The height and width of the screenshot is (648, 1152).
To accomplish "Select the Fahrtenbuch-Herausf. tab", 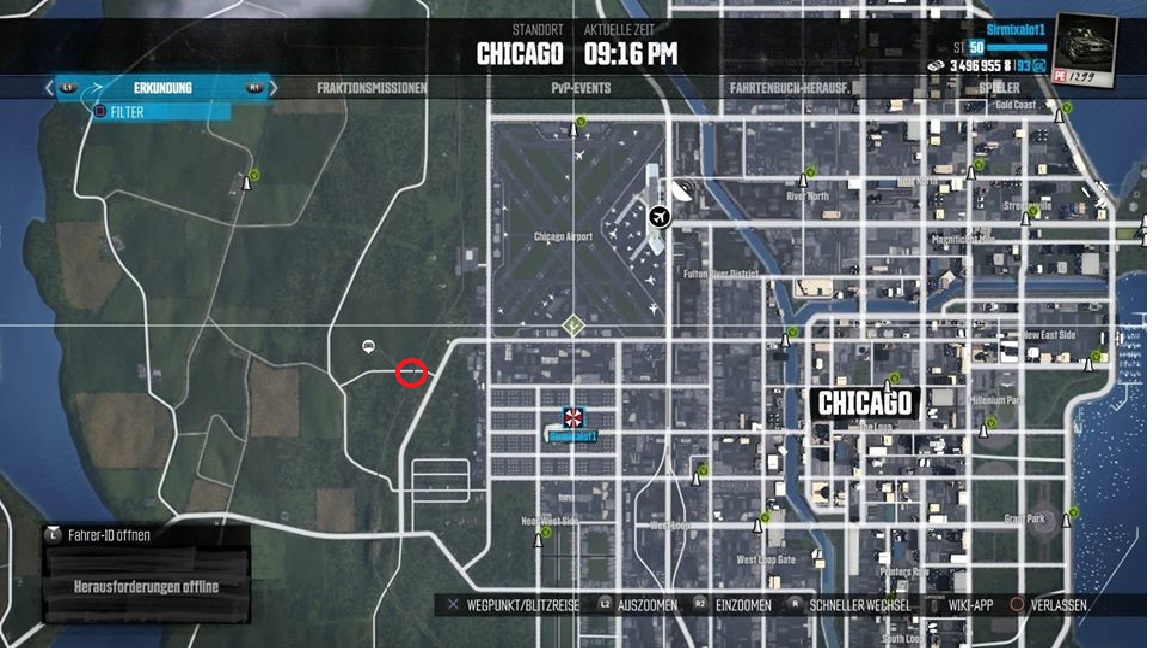I will (790, 88).
